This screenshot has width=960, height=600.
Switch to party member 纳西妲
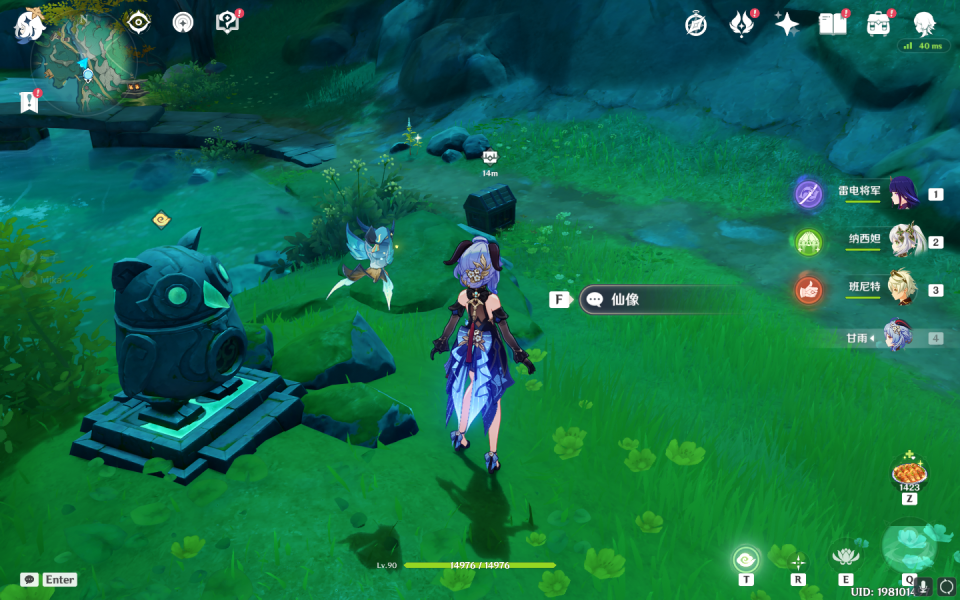coord(903,241)
